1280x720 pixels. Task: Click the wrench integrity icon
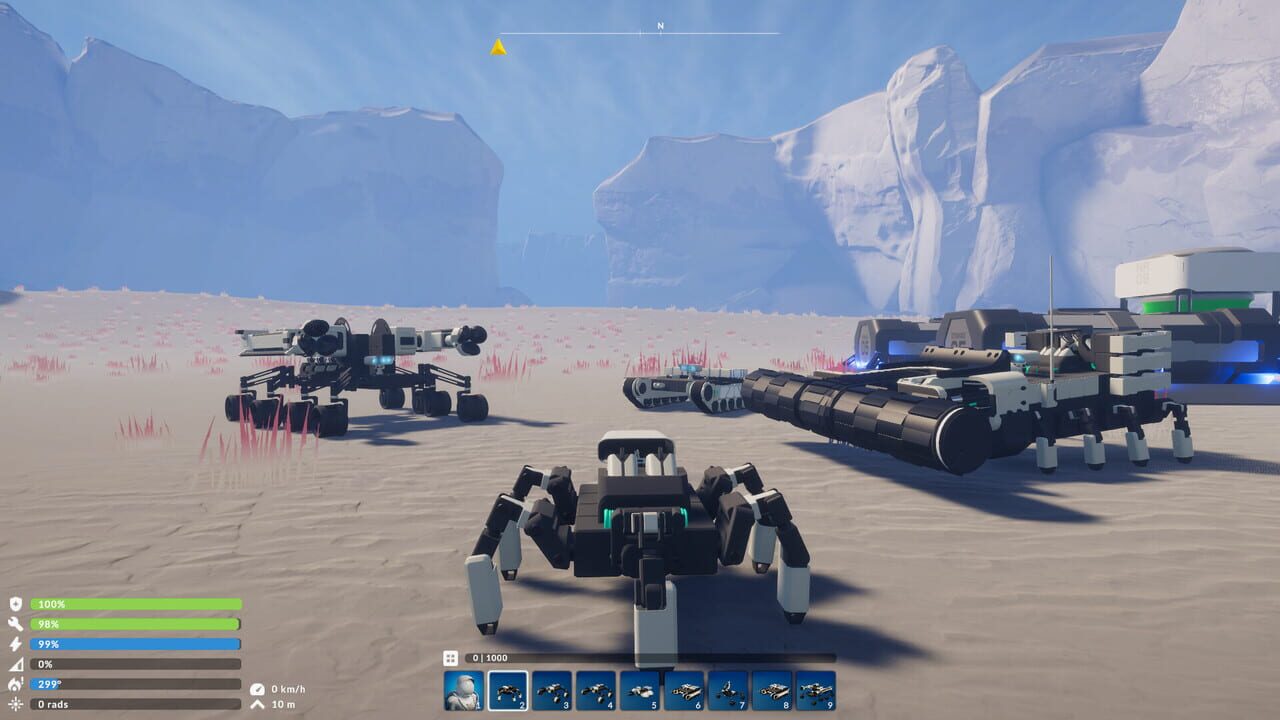pyautogui.click(x=16, y=625)
